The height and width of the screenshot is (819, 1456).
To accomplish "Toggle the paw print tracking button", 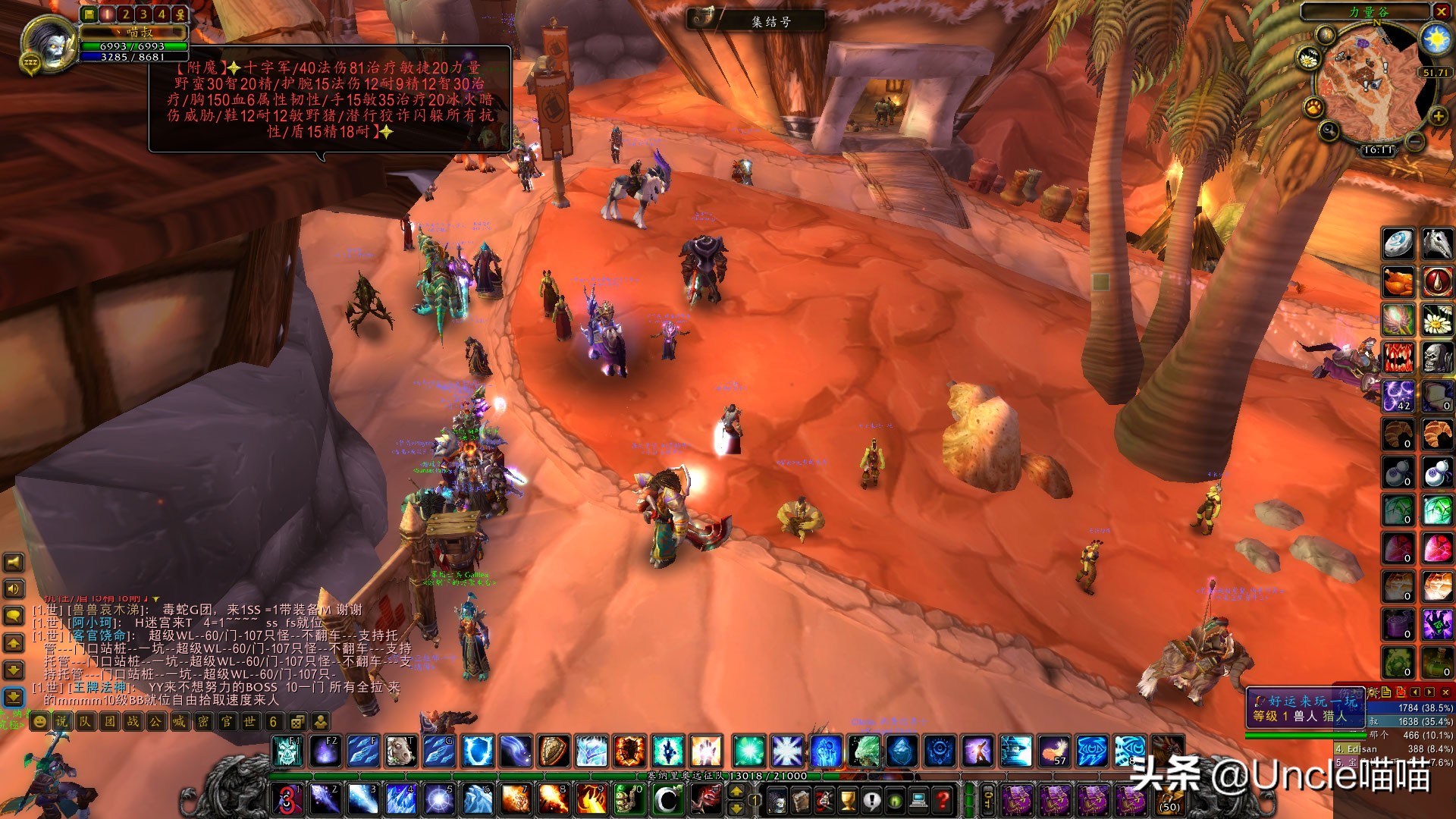I will (x=1313, y=108).
